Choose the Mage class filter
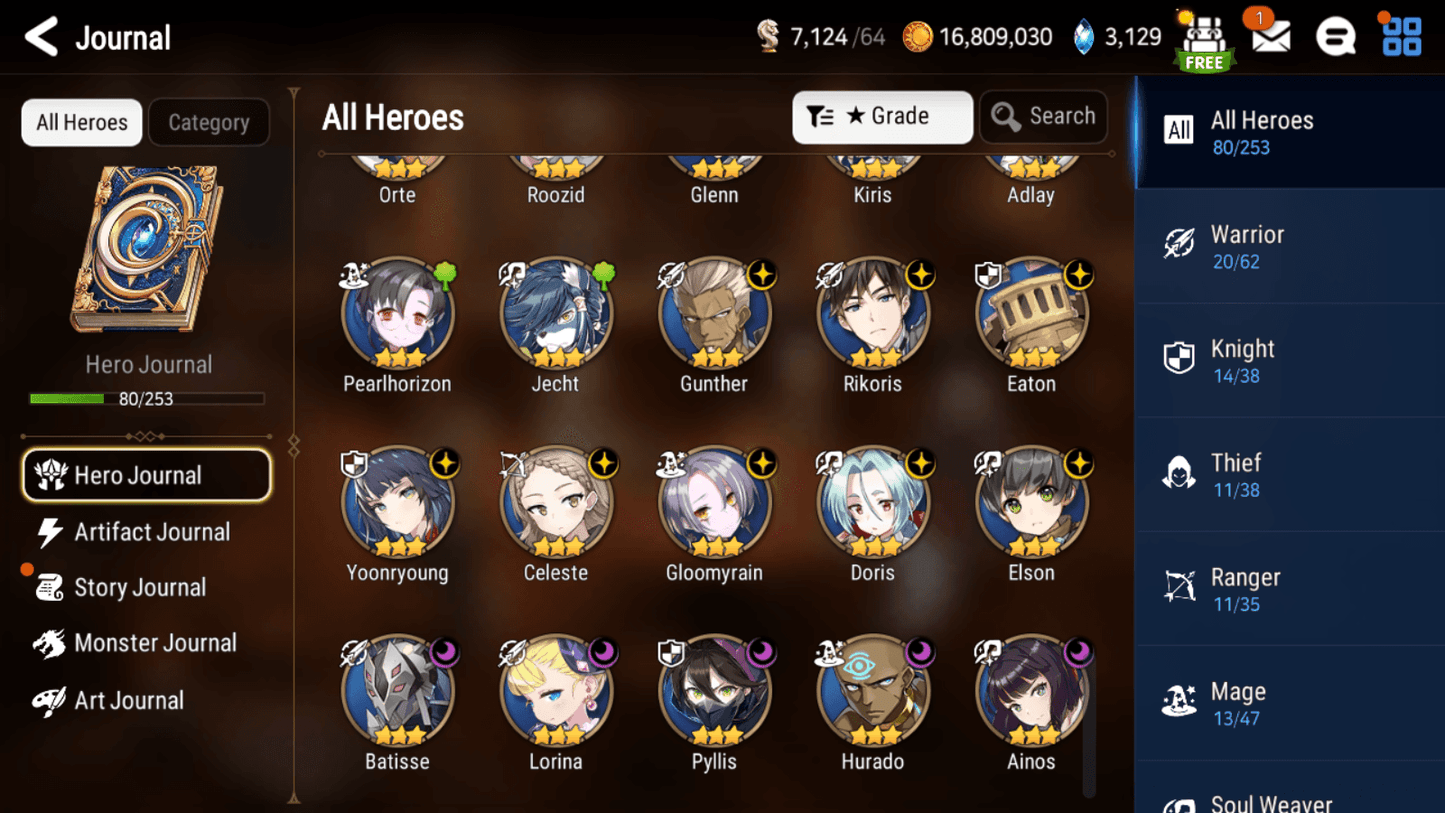Screen dimensions: 1445x813 [x=1289, y=703]
